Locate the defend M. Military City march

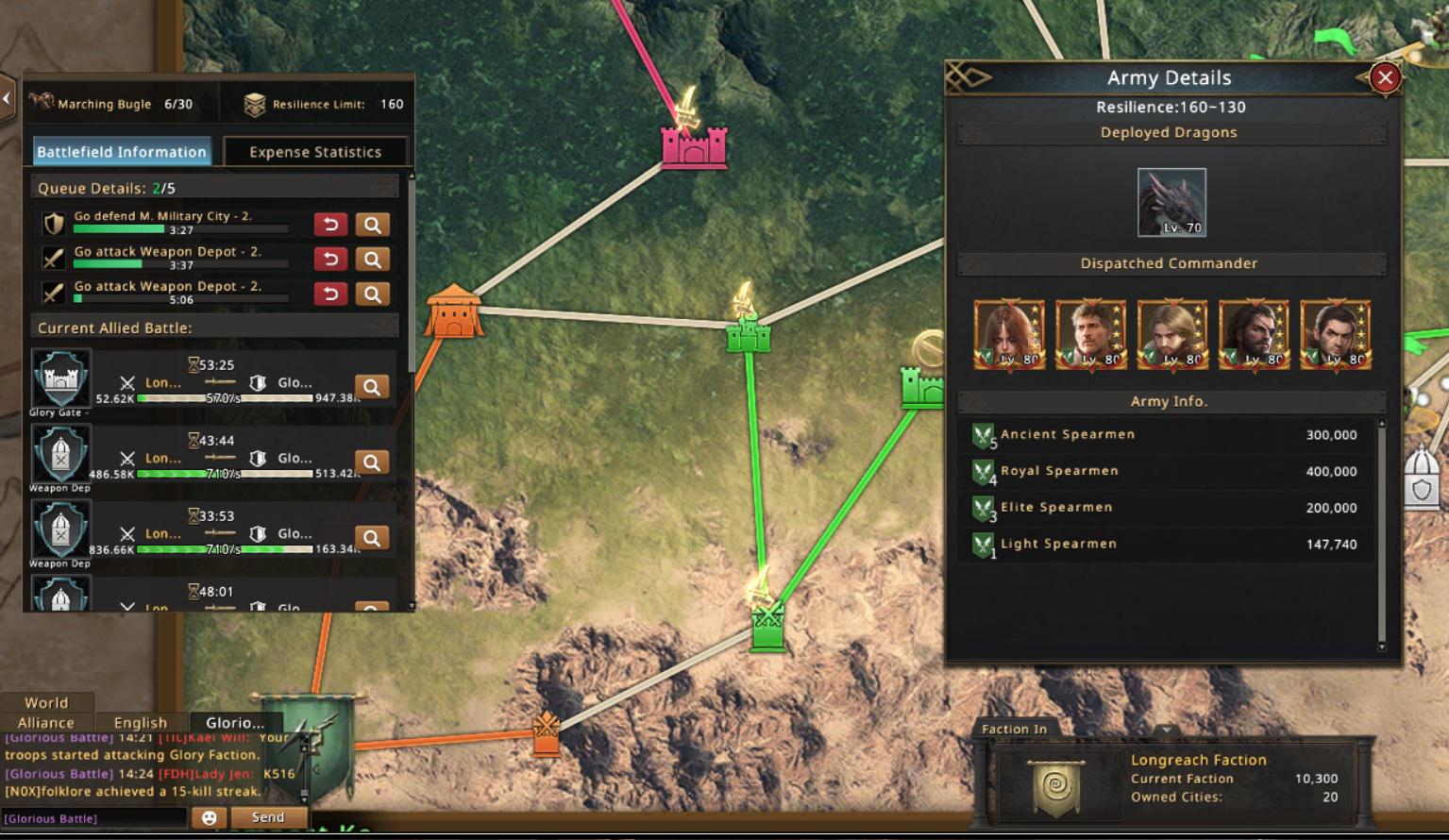(373, 225)
